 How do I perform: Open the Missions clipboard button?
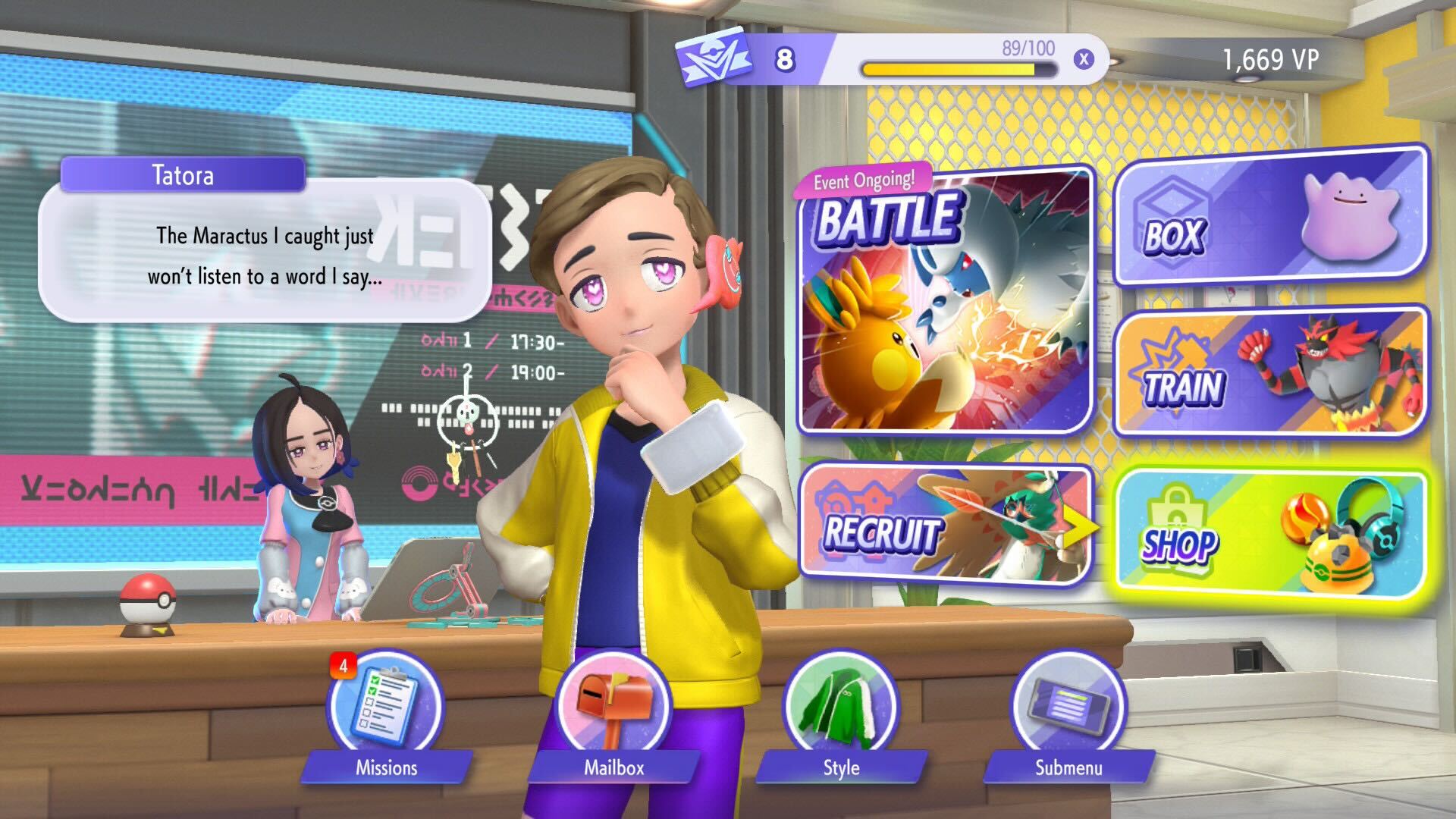(x=386, y=709)
